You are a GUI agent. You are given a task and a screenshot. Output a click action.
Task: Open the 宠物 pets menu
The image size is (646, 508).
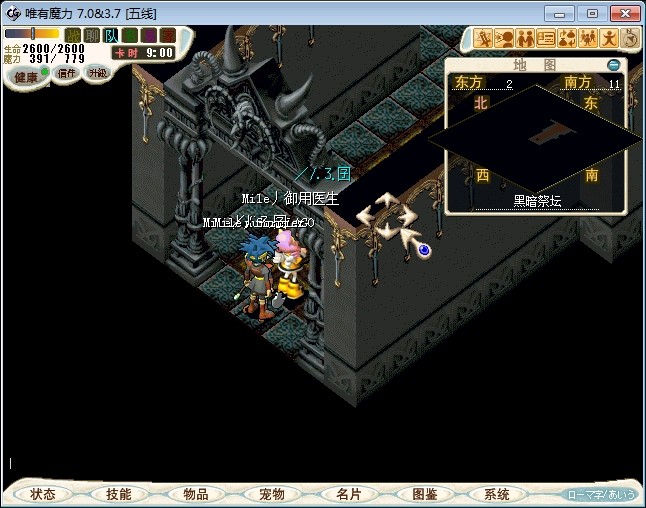(272, 494)
